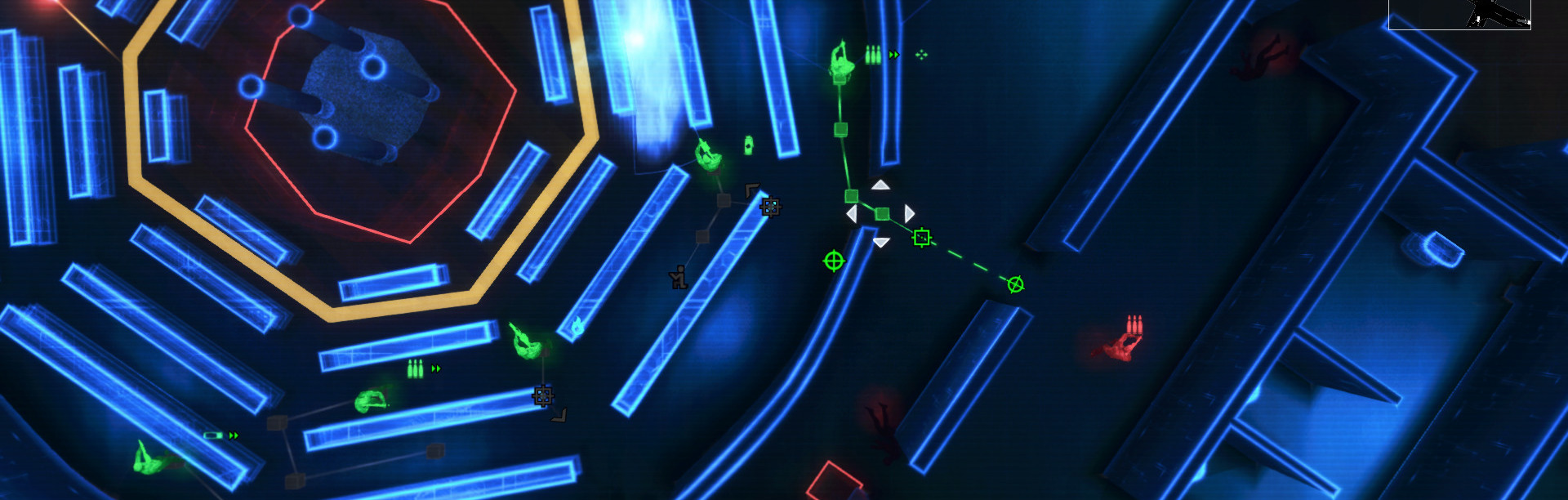Click the up arrow above the selected waypoint

pos(880,185)
